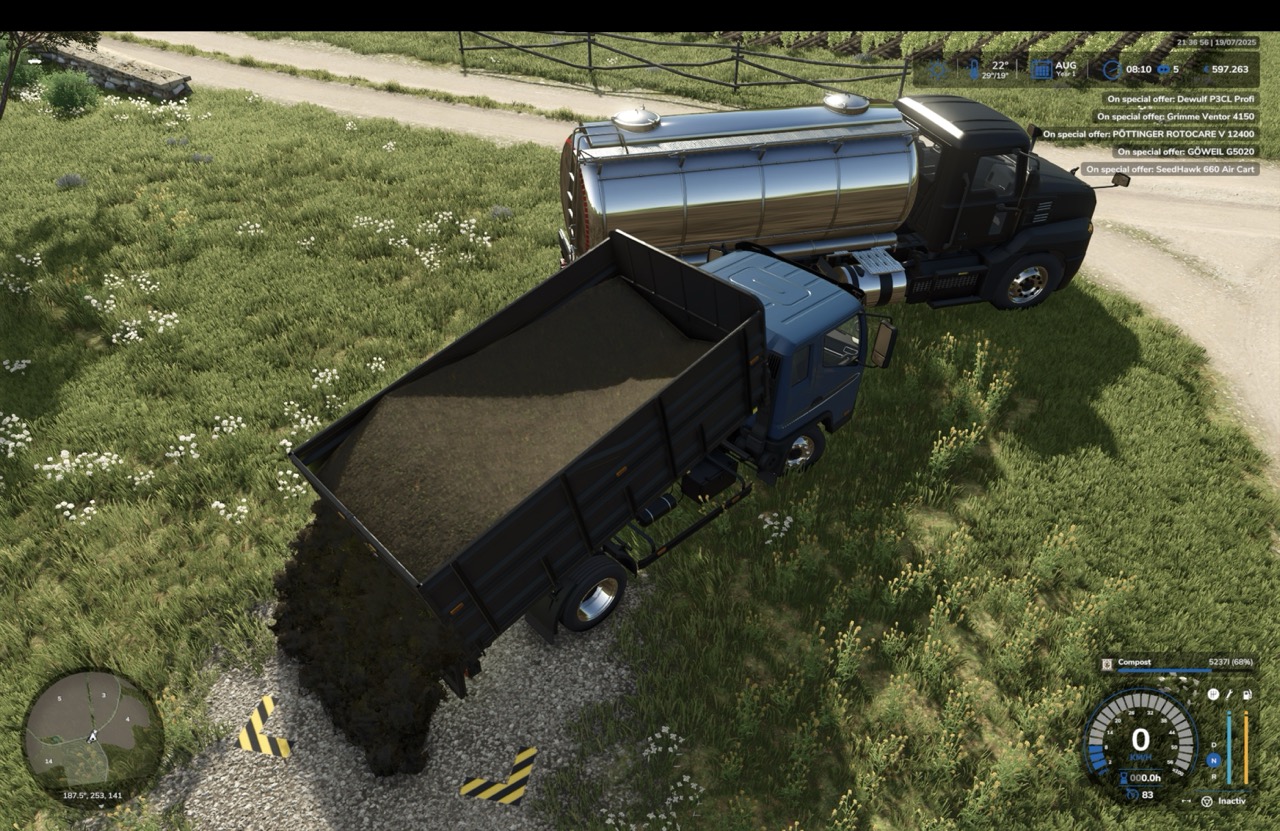Viewport: 1280px width, 831px height.
Task: Choose the GÖWEIL G5020 special offer notice
Action: tap(1185, 152)
